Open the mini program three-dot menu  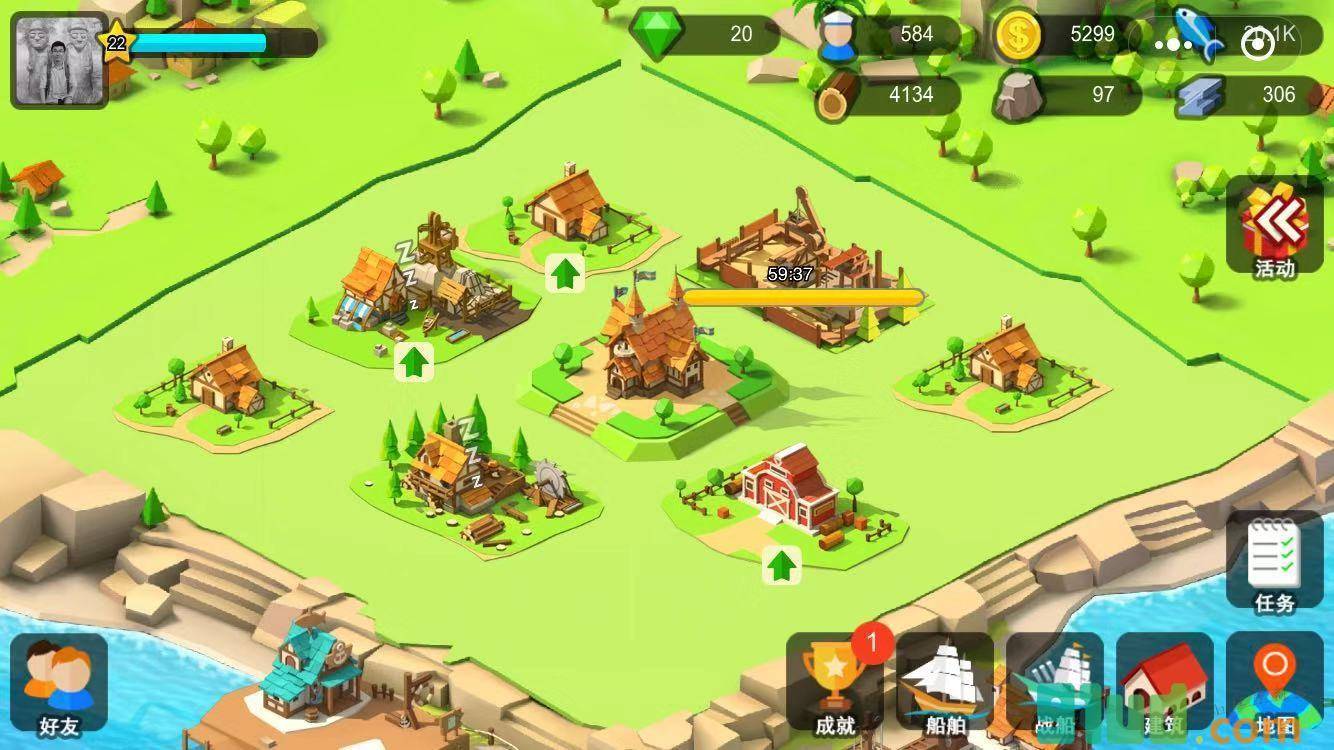[1173, 45]
